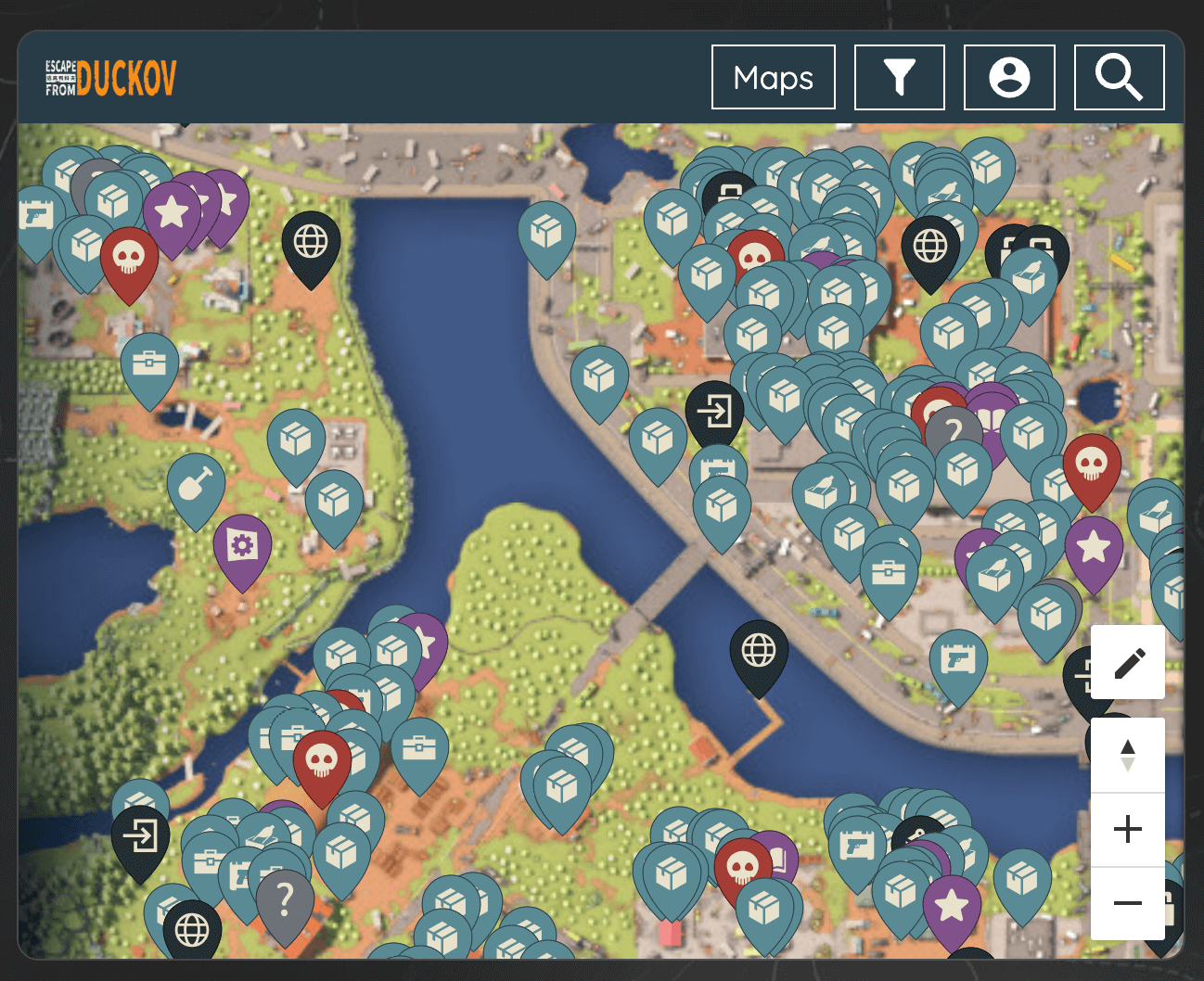Click the user profile icon
The image size is (1204, 981).
pyautogui.click(x=1008, y=78)
